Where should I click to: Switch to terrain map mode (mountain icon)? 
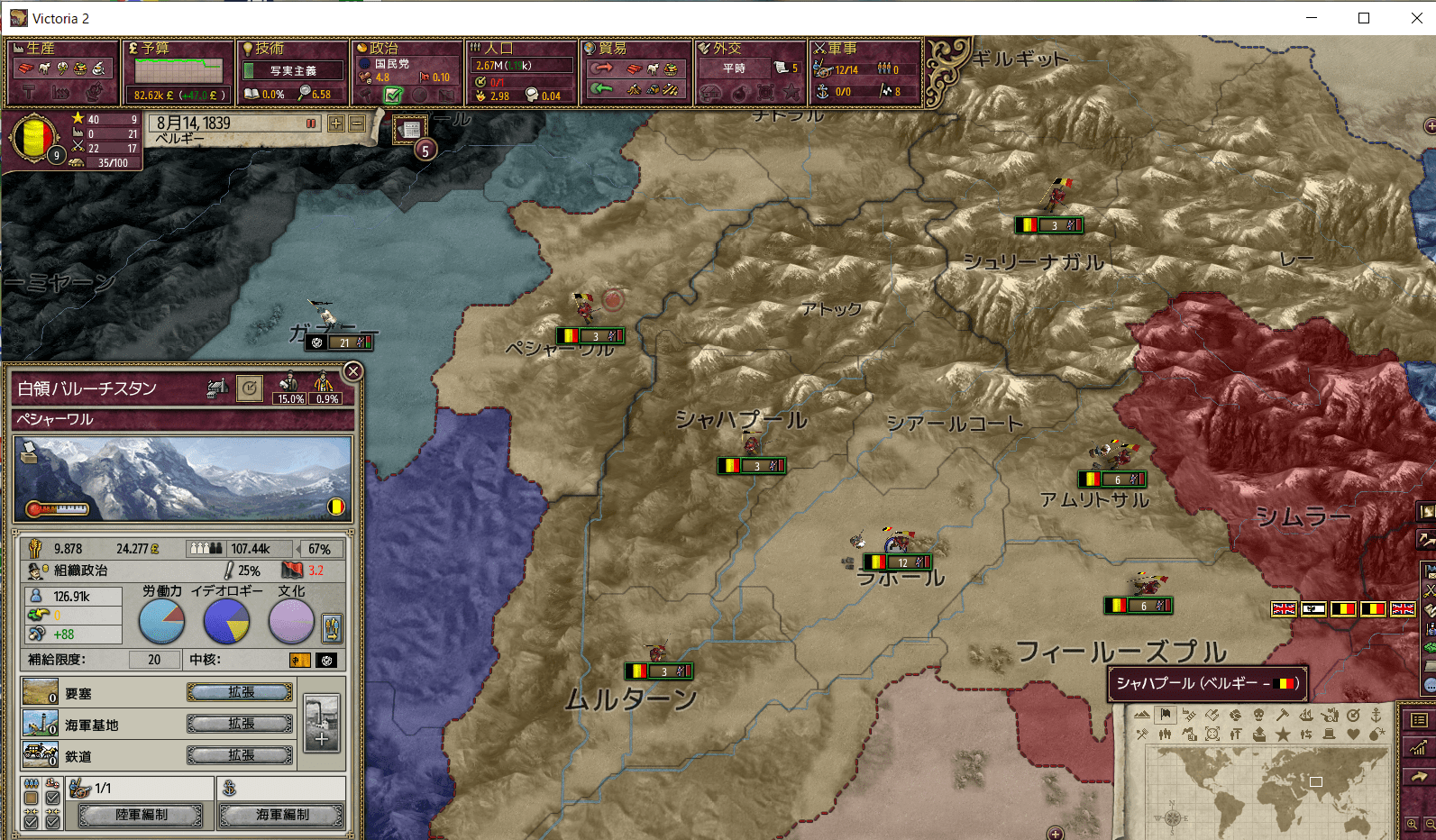[x=1142, y=716]
